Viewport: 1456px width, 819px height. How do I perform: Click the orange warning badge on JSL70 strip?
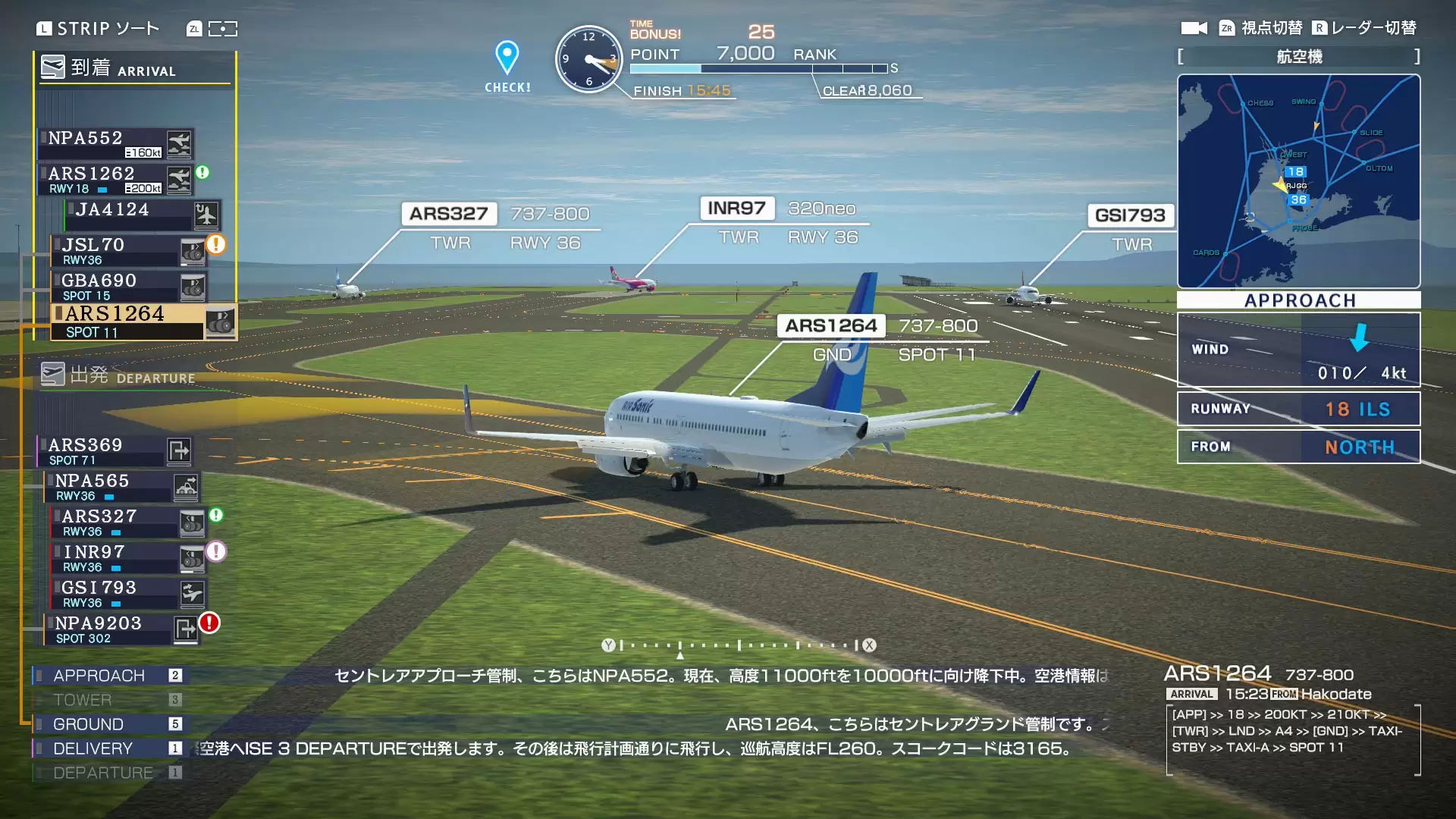click(215, 243)
